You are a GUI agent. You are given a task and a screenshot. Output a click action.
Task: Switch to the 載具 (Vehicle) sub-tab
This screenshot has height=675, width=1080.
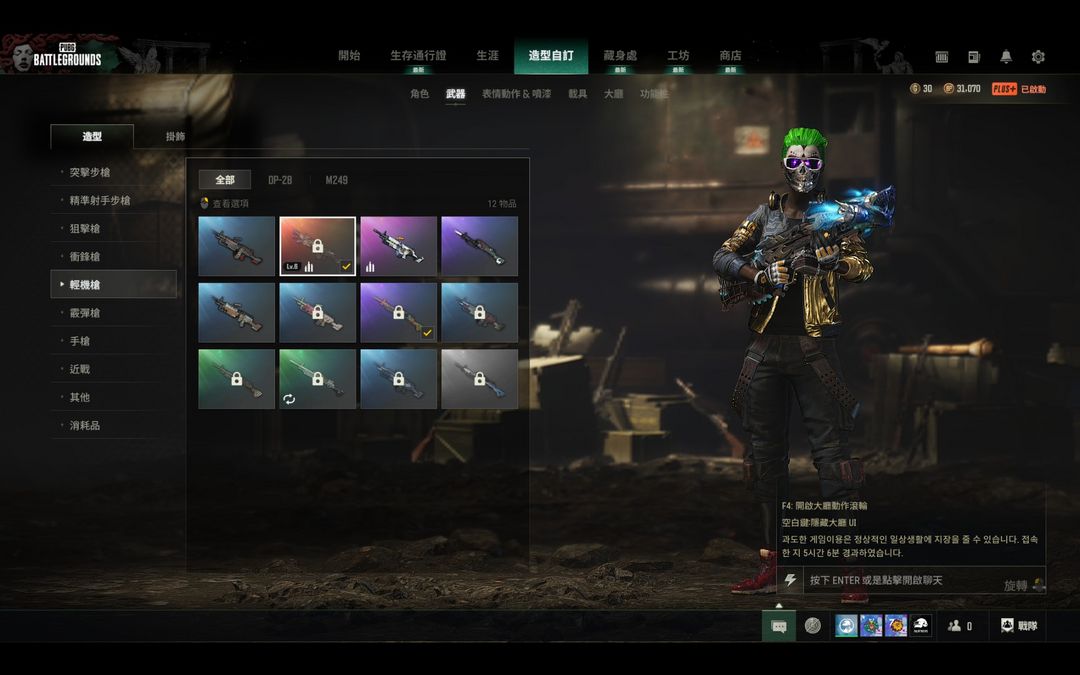578,94
